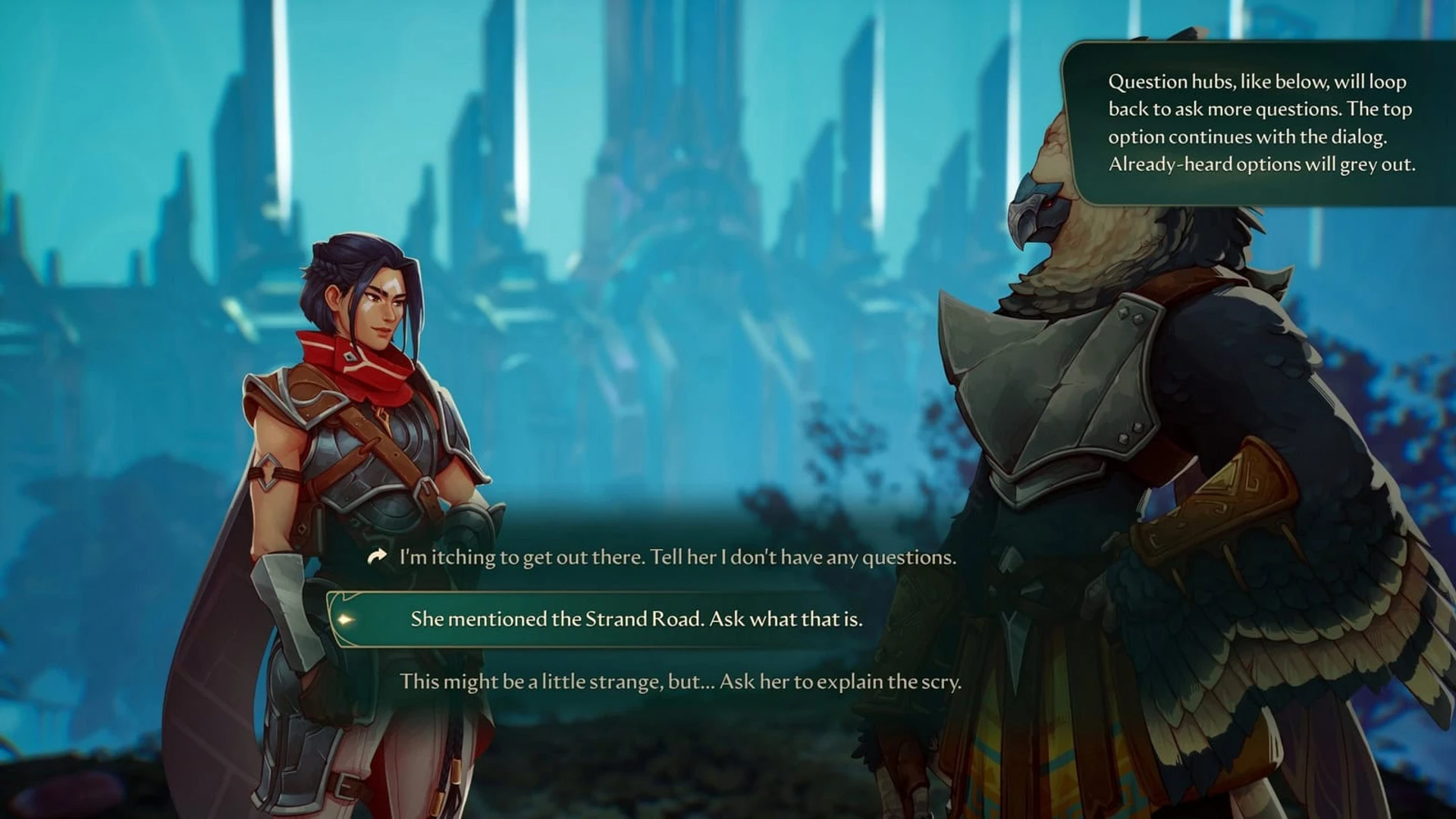Choose "I'm itching to get out there" reply

click(676, 557)
